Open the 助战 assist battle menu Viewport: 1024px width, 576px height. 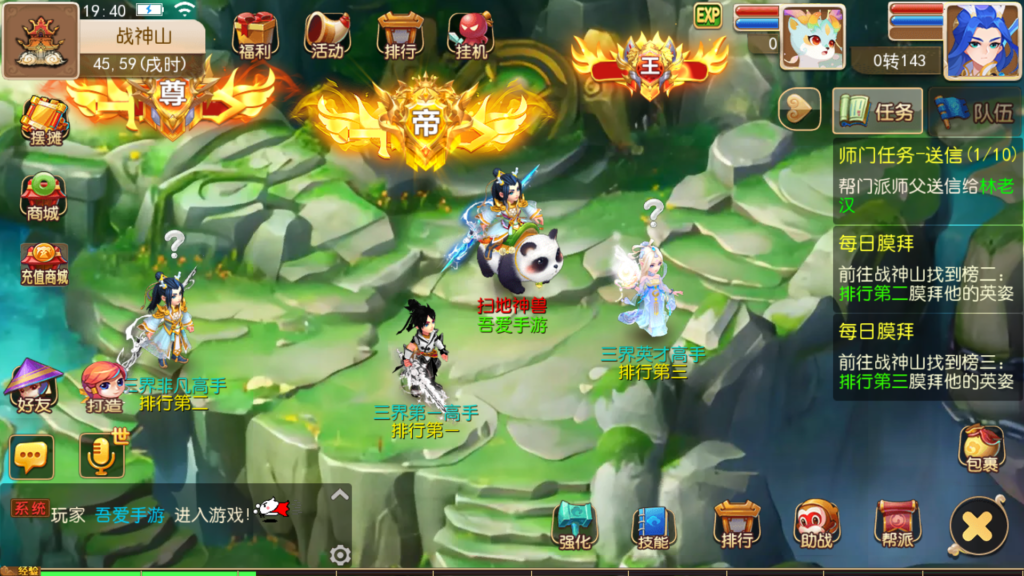click(816, 525)
